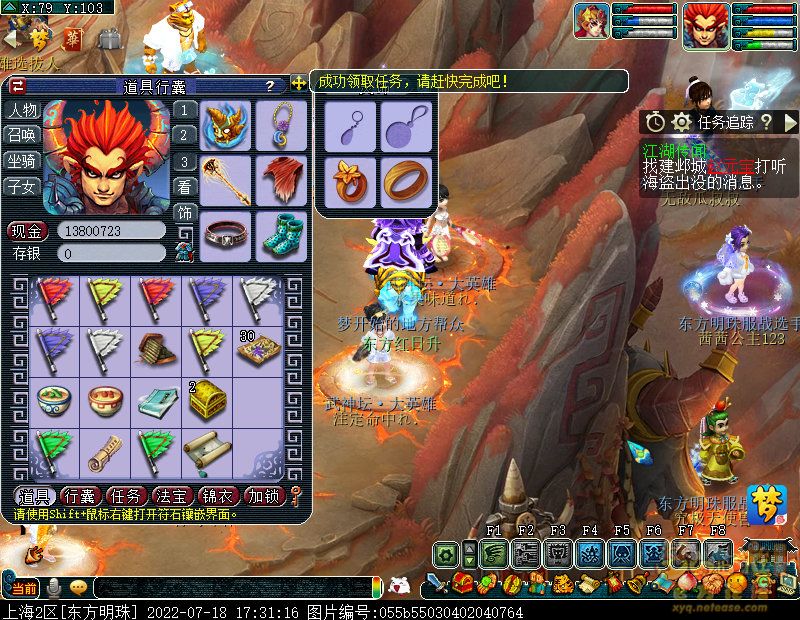The image size is (800, 620).
Task: Switch to the 行囊 bag tab
Action: coord(79,495)
